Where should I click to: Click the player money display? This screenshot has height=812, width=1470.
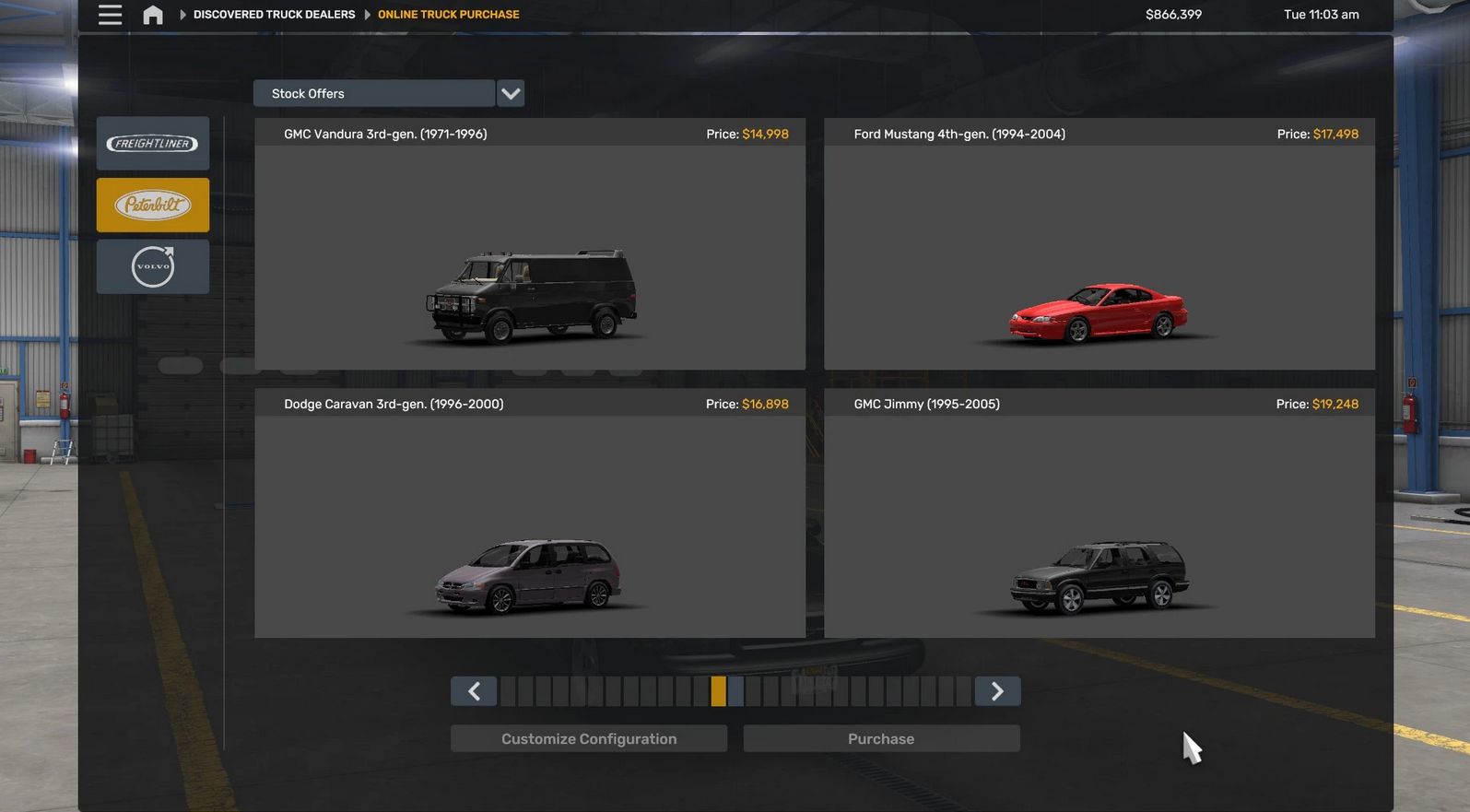coord(1172,14)
